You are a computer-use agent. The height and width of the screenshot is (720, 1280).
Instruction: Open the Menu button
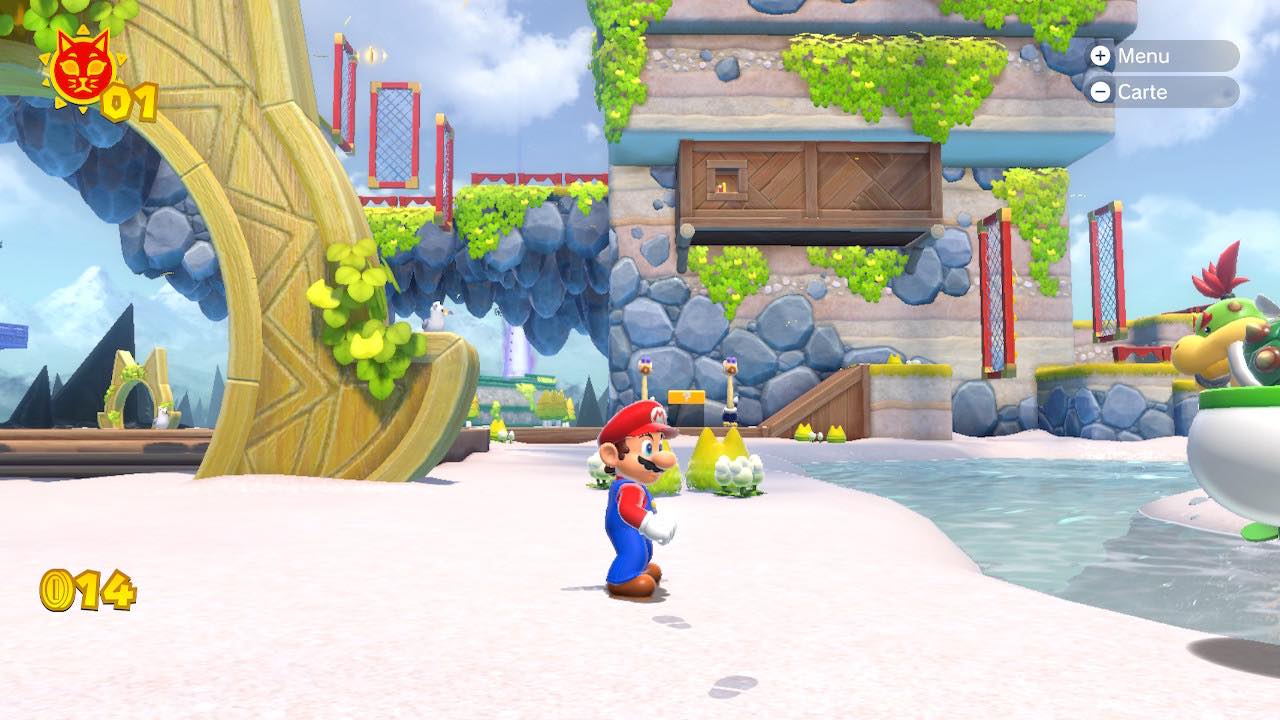click(1160, 56)
